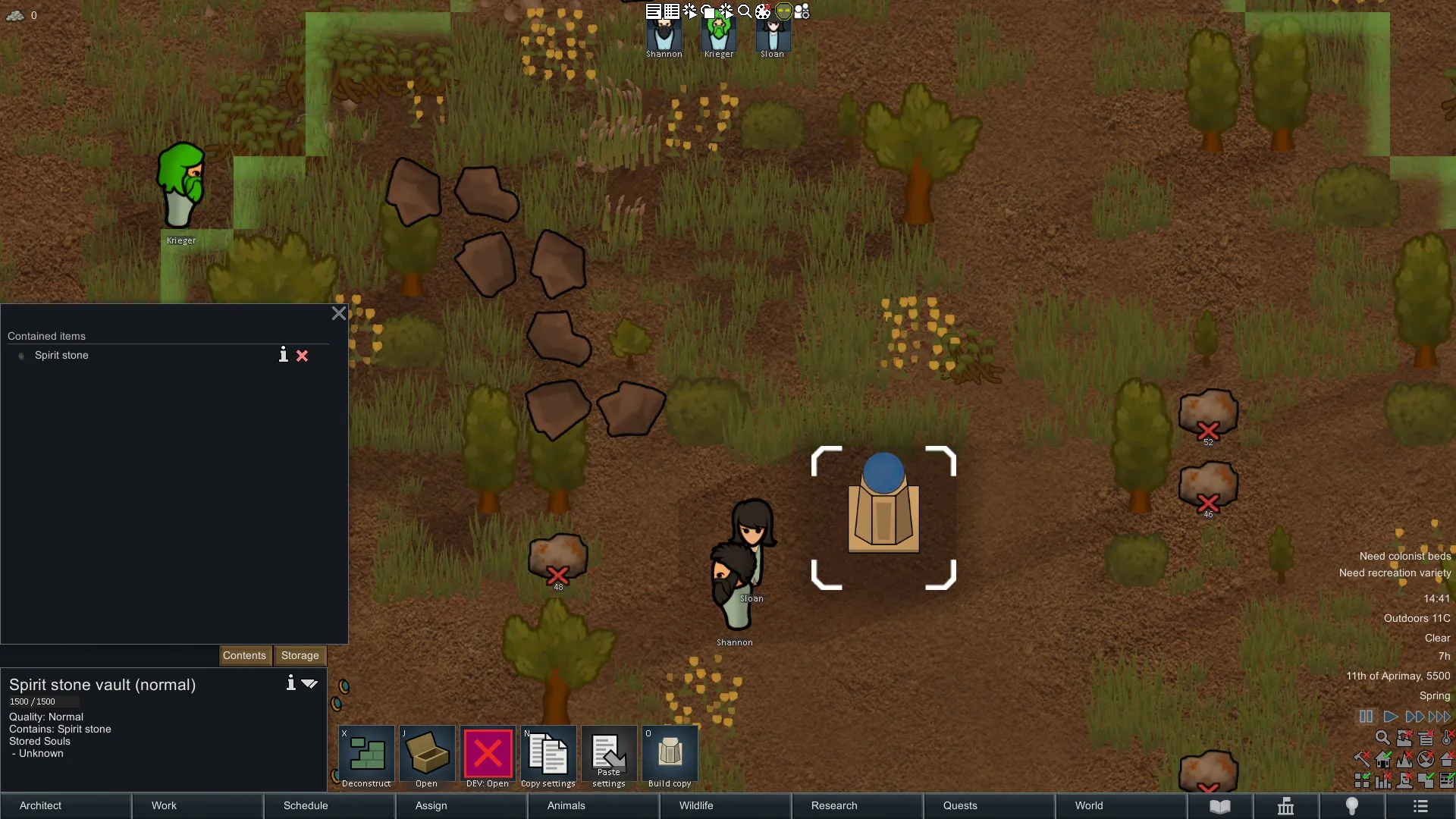Pause the game with the pause control
The width and height of the screenshot is (1456, 819).
[x=1366, y=717]
